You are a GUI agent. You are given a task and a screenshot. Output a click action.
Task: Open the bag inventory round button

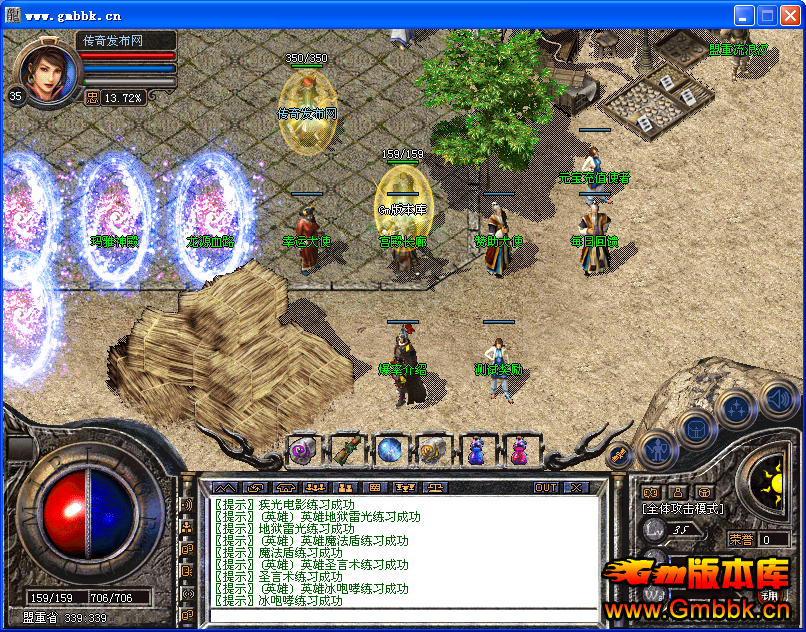[697, 428]
